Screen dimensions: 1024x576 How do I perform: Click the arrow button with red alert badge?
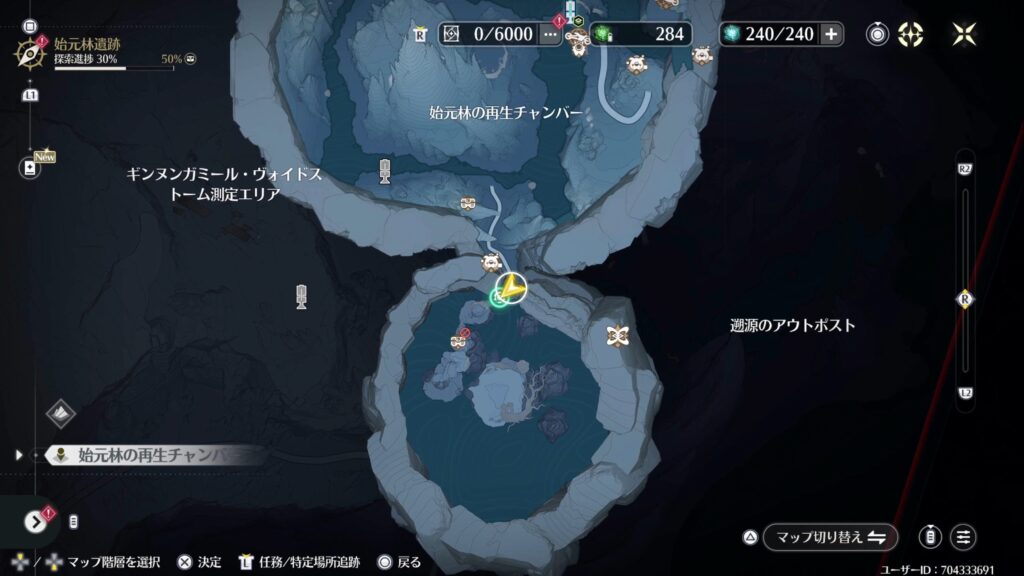[36, 521]
